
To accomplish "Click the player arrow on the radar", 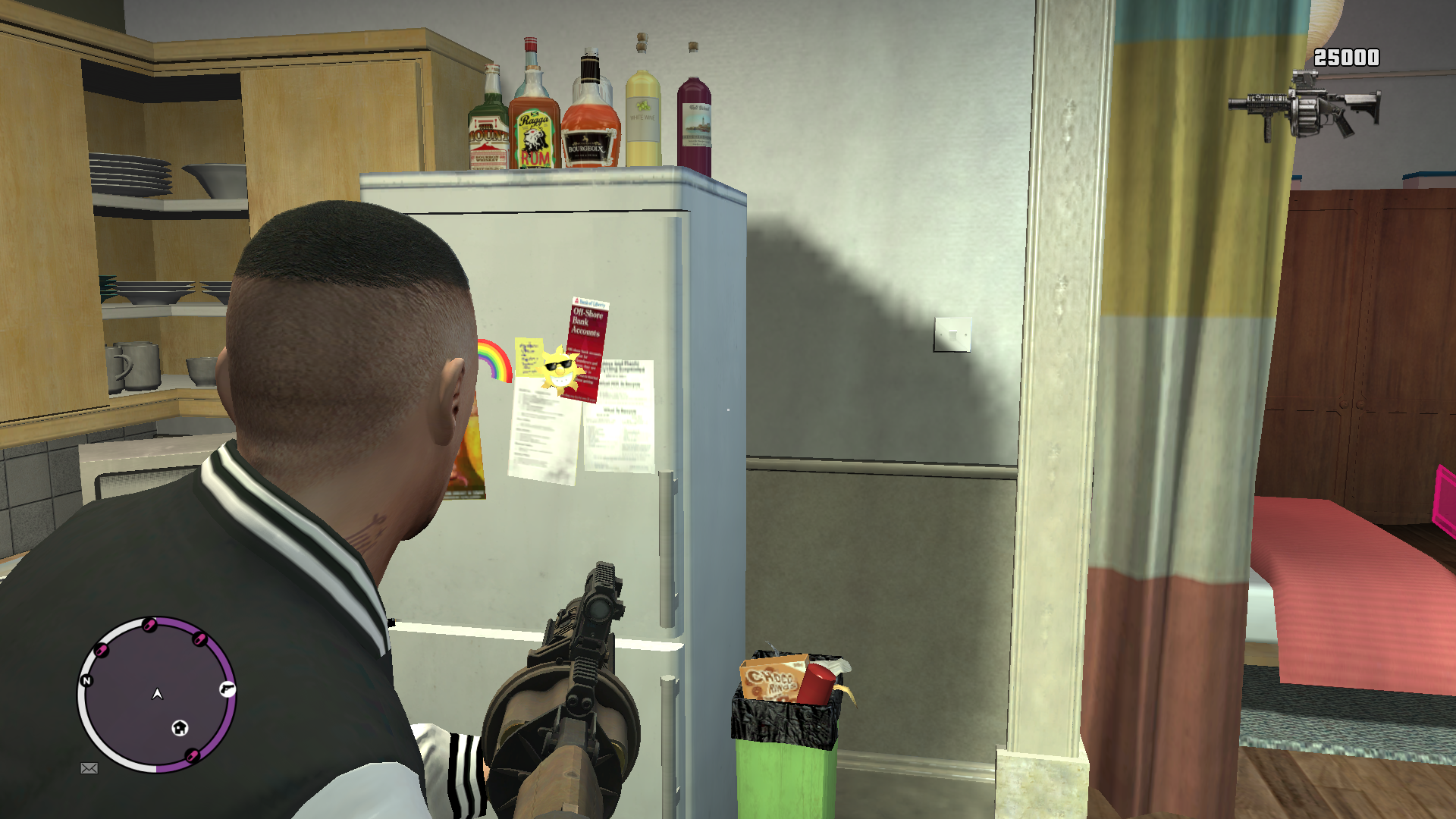I will click(158, 694).
